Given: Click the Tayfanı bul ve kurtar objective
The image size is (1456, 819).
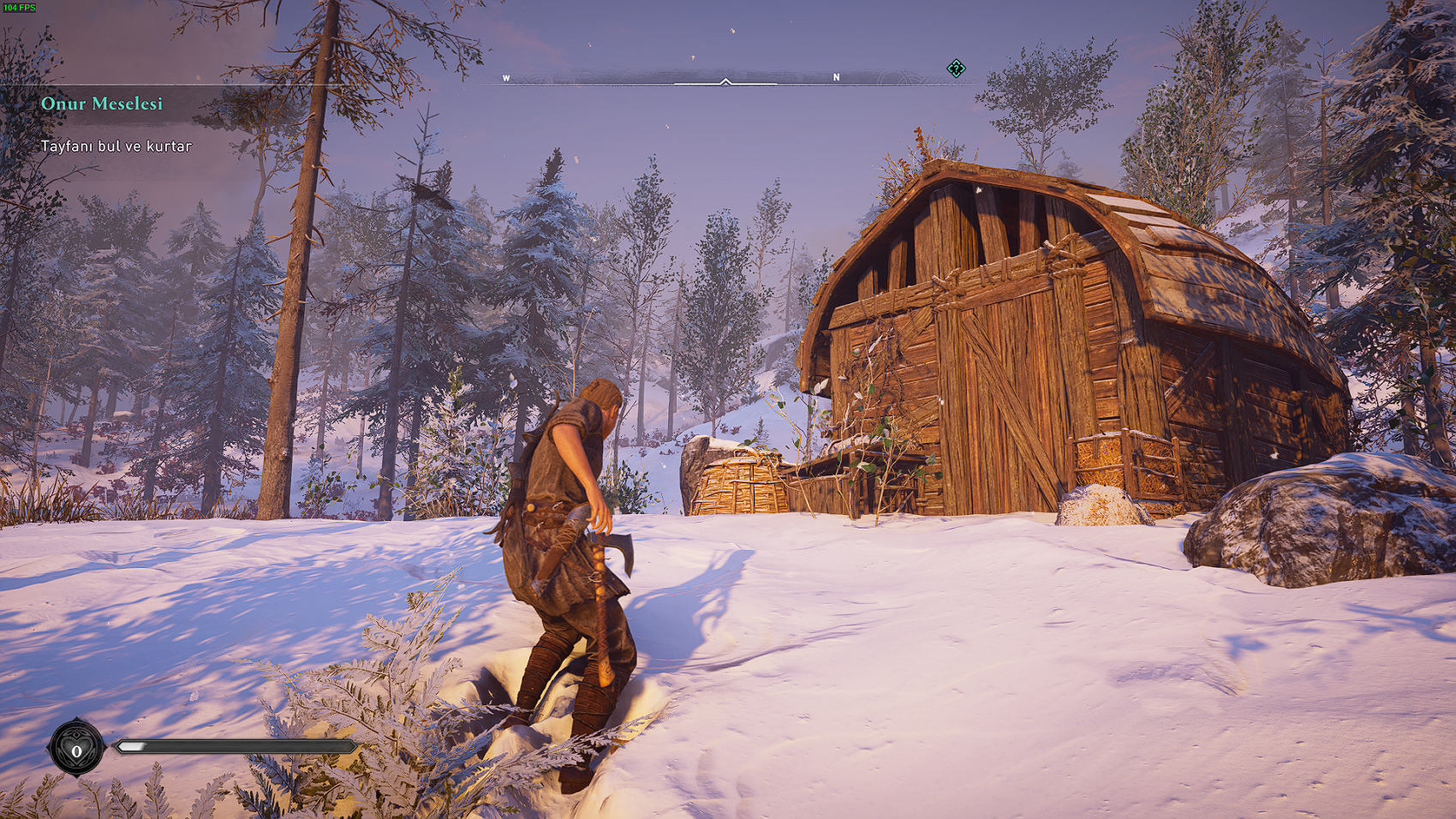Looking at the screenshot, I should click(116, 146).
